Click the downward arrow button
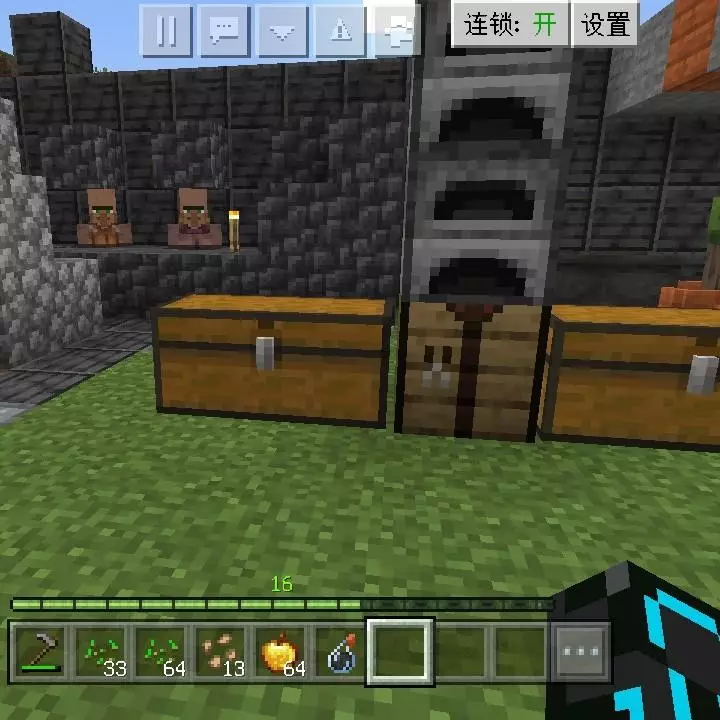Image resolution: width=720 pixels, height=720 pixels. [x=283, y=31]
